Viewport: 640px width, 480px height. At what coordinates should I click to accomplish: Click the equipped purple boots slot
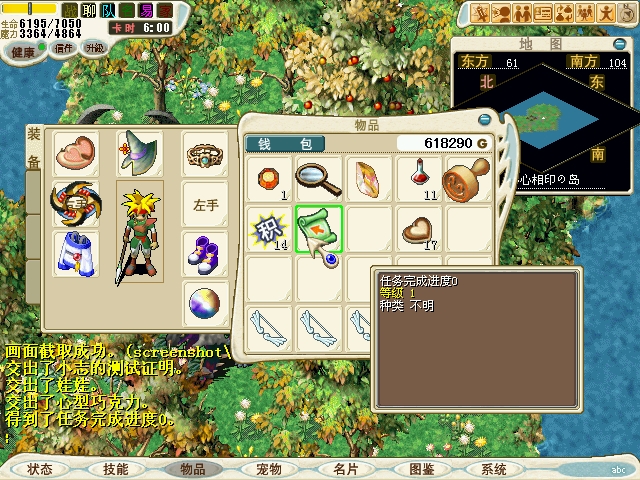pyautogui.click(x=205, y=253)
